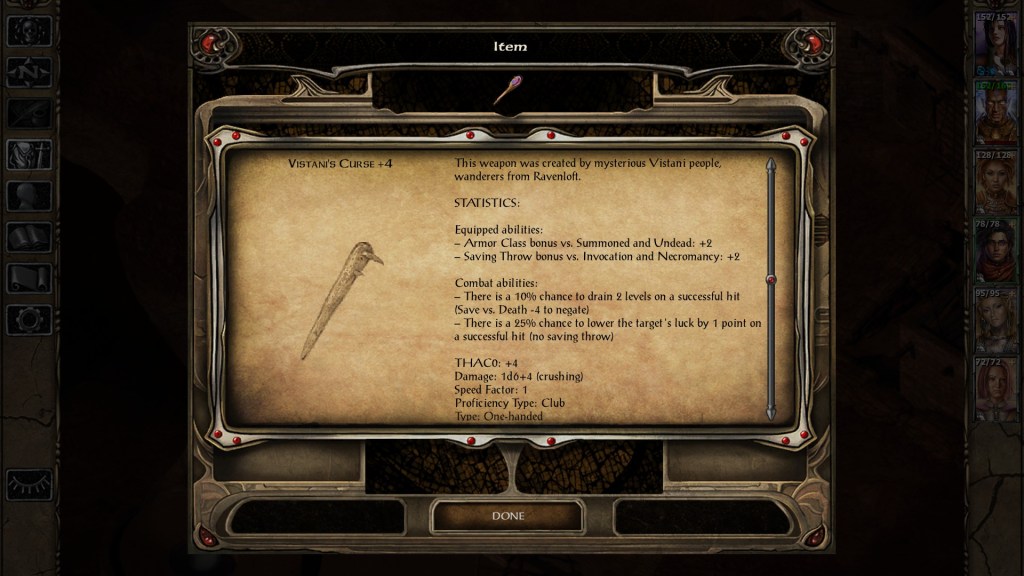The width and height of the screenshot is (1024, 576).
Task: Click the scrollbar's up arrow
Action: [x=771, y=164]
